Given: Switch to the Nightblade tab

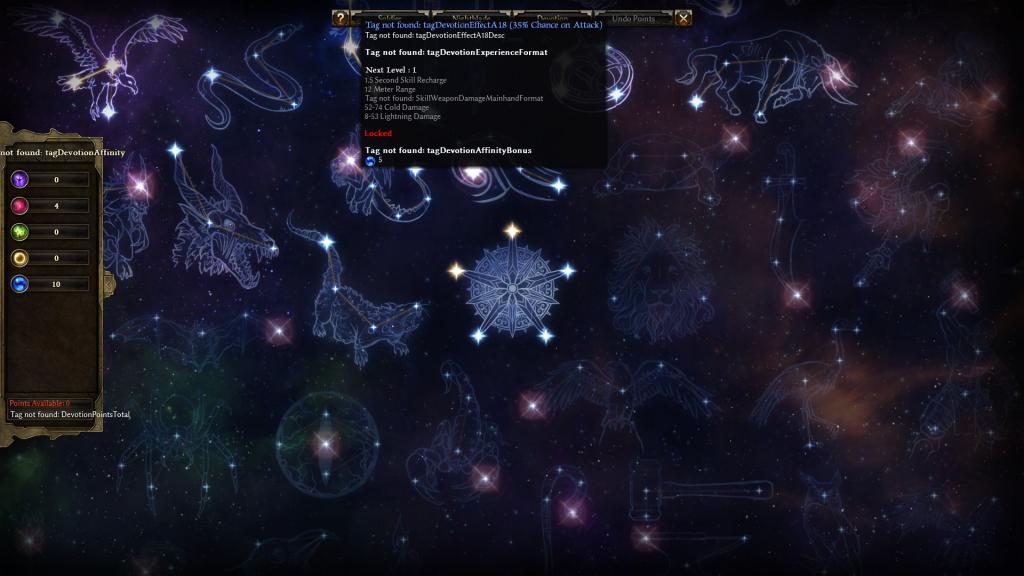Looking at the screenshot, I should click(470, 18).
